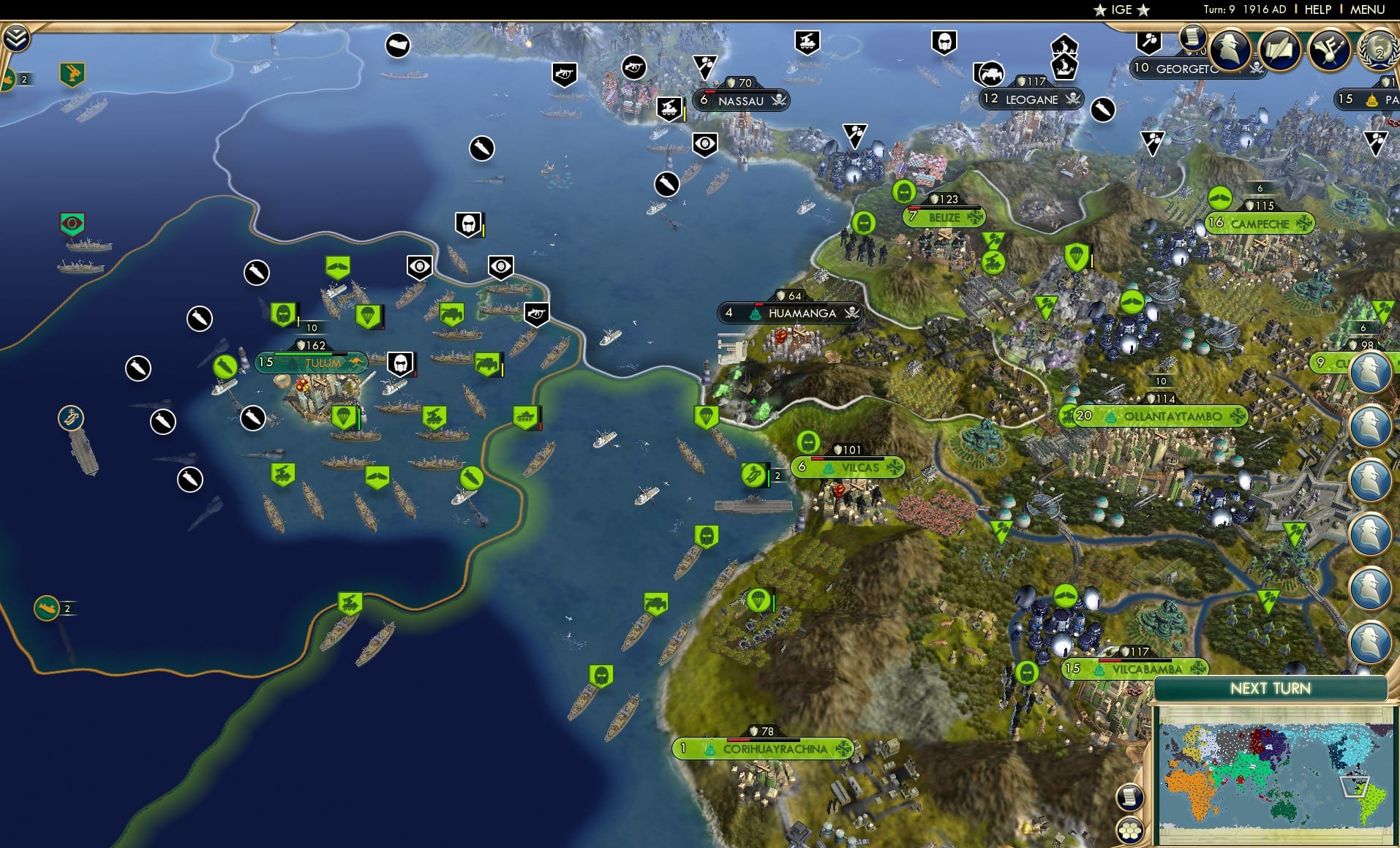1400x848 pixels.
Task: Click the star beside the IGE label
Action: tap(1100, 10)
